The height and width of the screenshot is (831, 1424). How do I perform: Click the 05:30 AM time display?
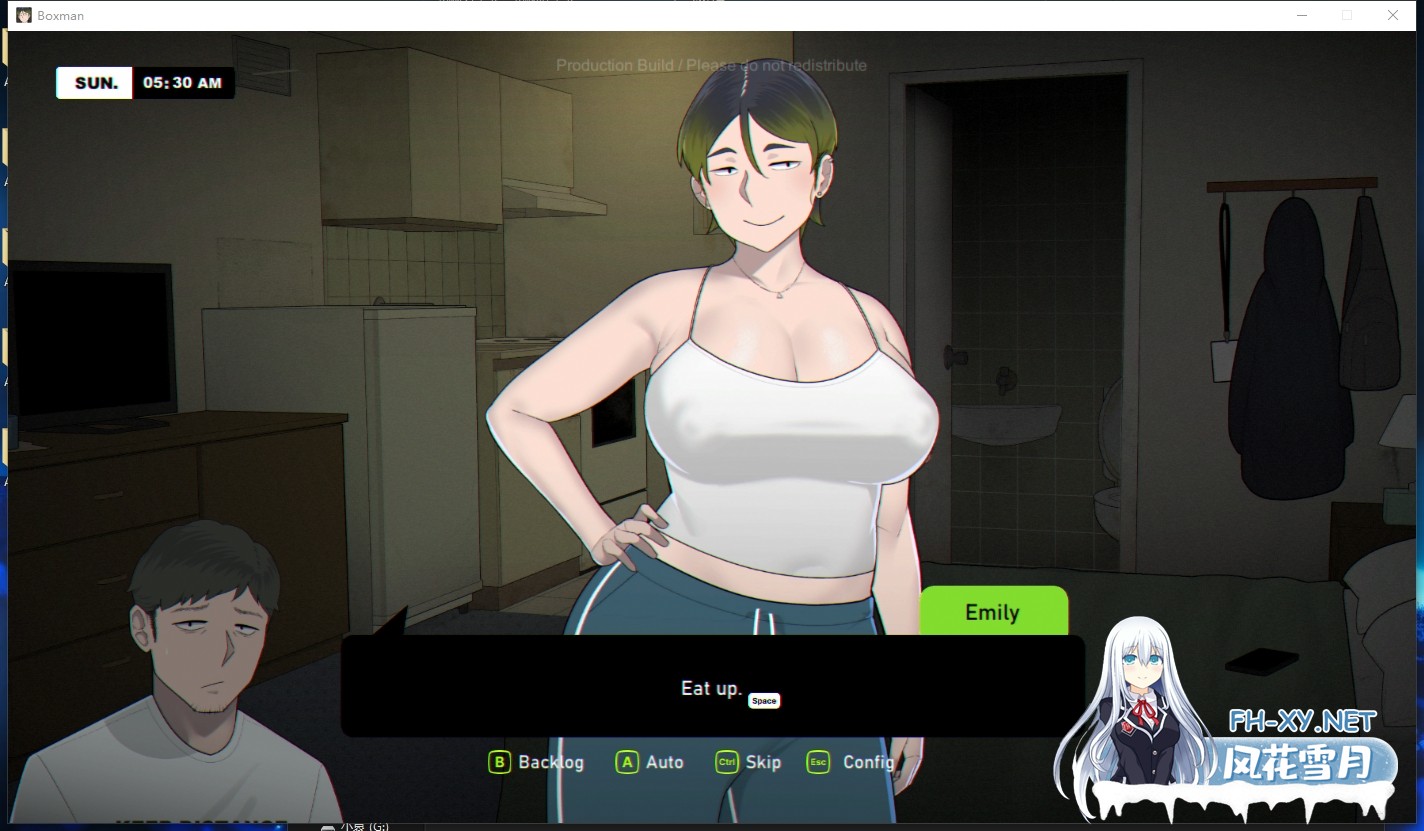(183, 82)
